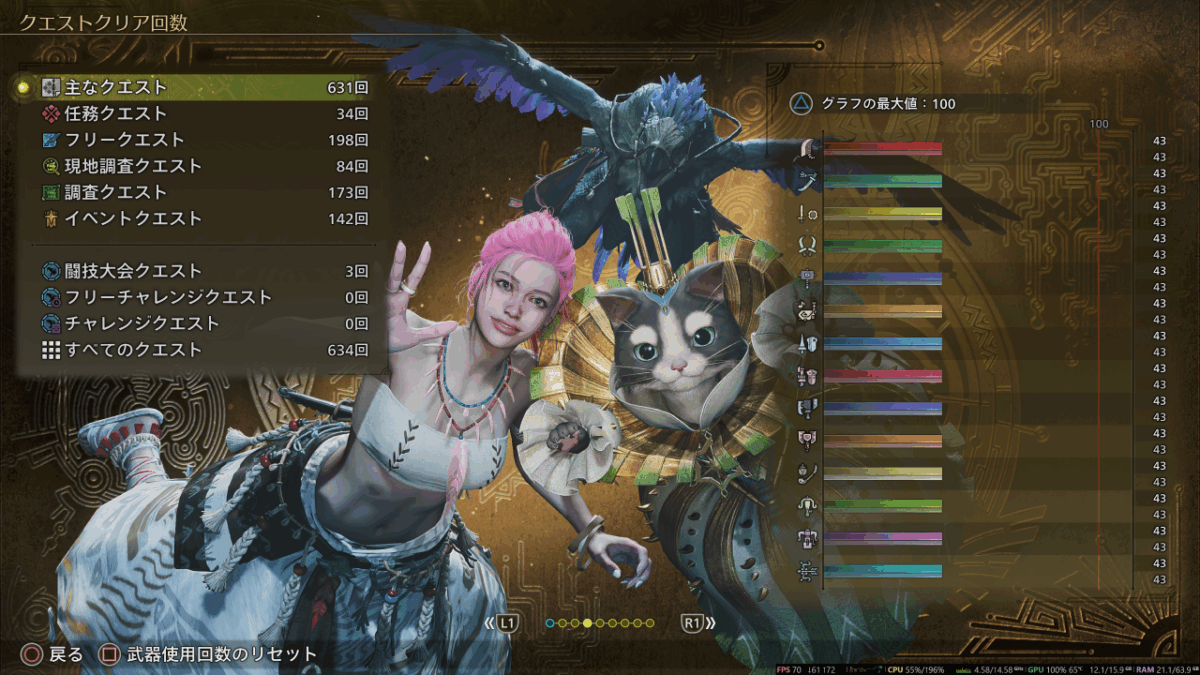Viewport: 1200px width, 675px height.
Task: Choose the 任務クエスト entry
Action: coord(200,114)
